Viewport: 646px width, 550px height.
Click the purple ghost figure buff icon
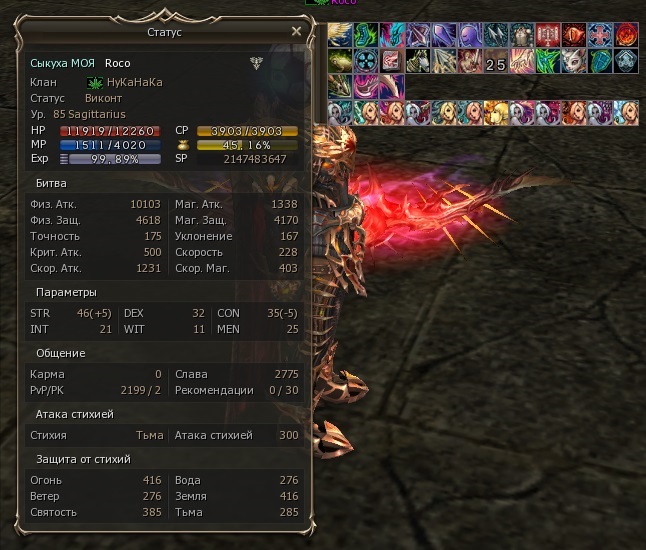point(469,34)
